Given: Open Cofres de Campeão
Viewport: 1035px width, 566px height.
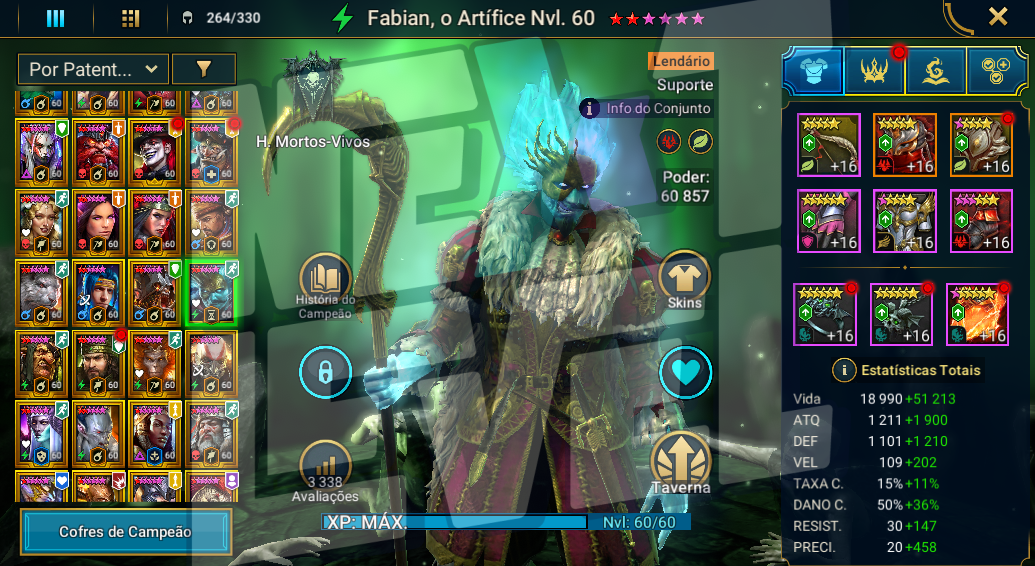Looking at the screenshot, I should point(126,532).
